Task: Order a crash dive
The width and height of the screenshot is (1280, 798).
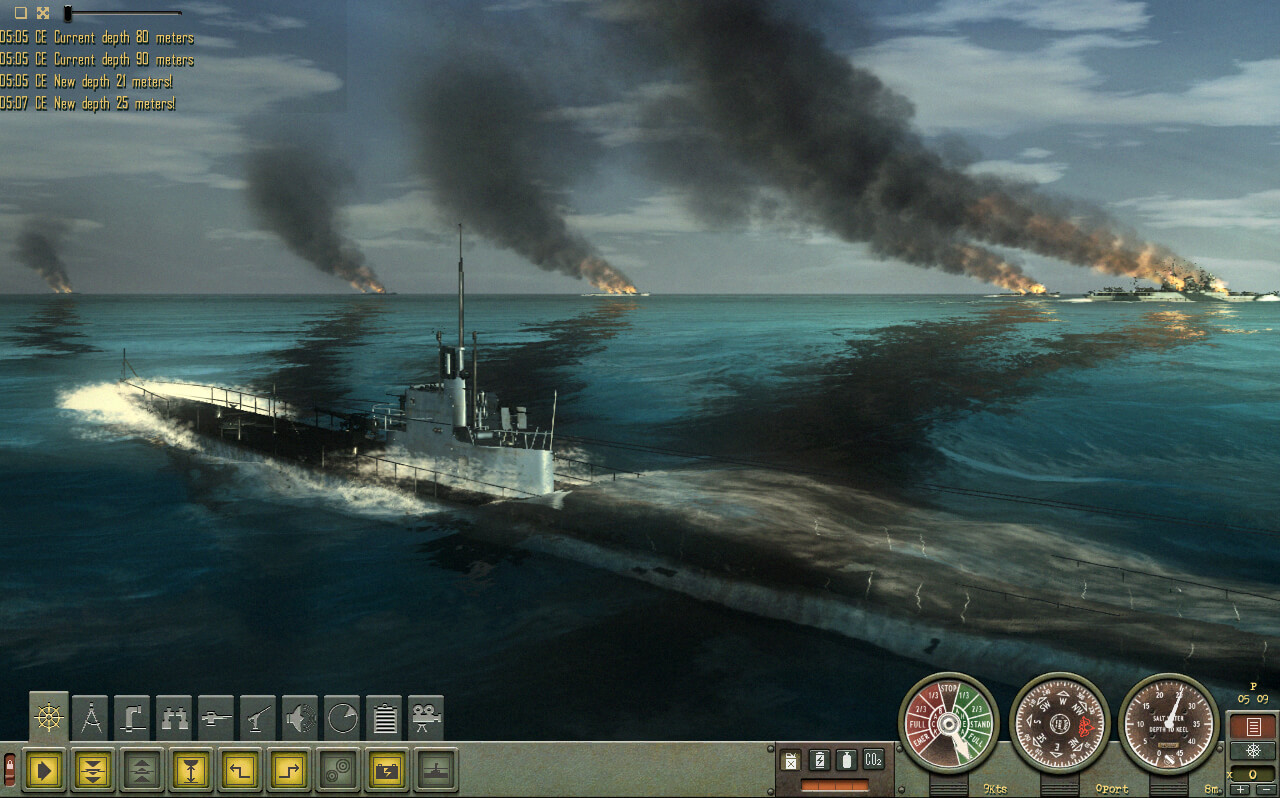Action: 92,769
